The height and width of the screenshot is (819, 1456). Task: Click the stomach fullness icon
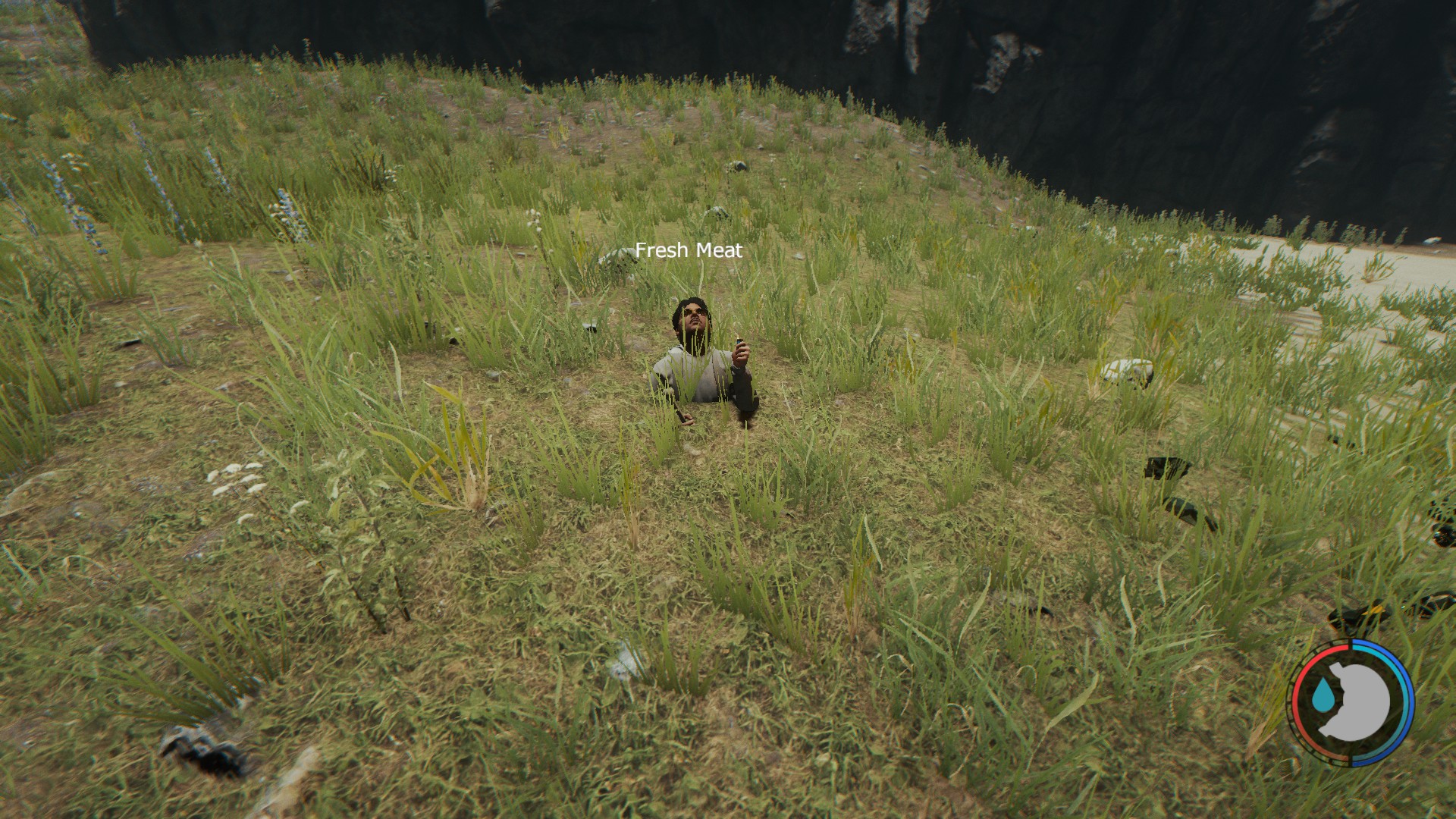[x=1362, y=701]
